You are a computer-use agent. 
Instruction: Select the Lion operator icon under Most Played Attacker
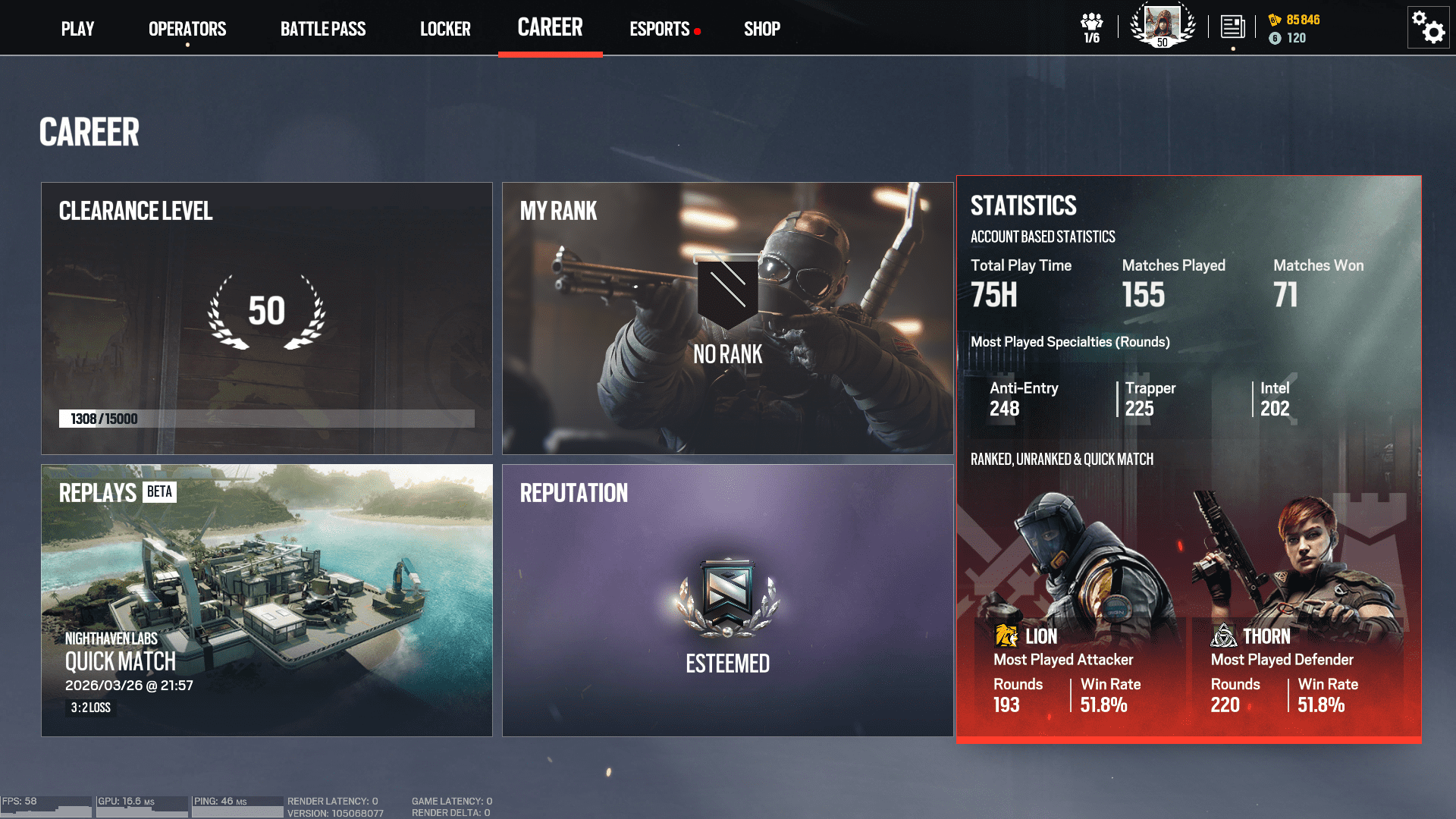(x=1006, y=635)
